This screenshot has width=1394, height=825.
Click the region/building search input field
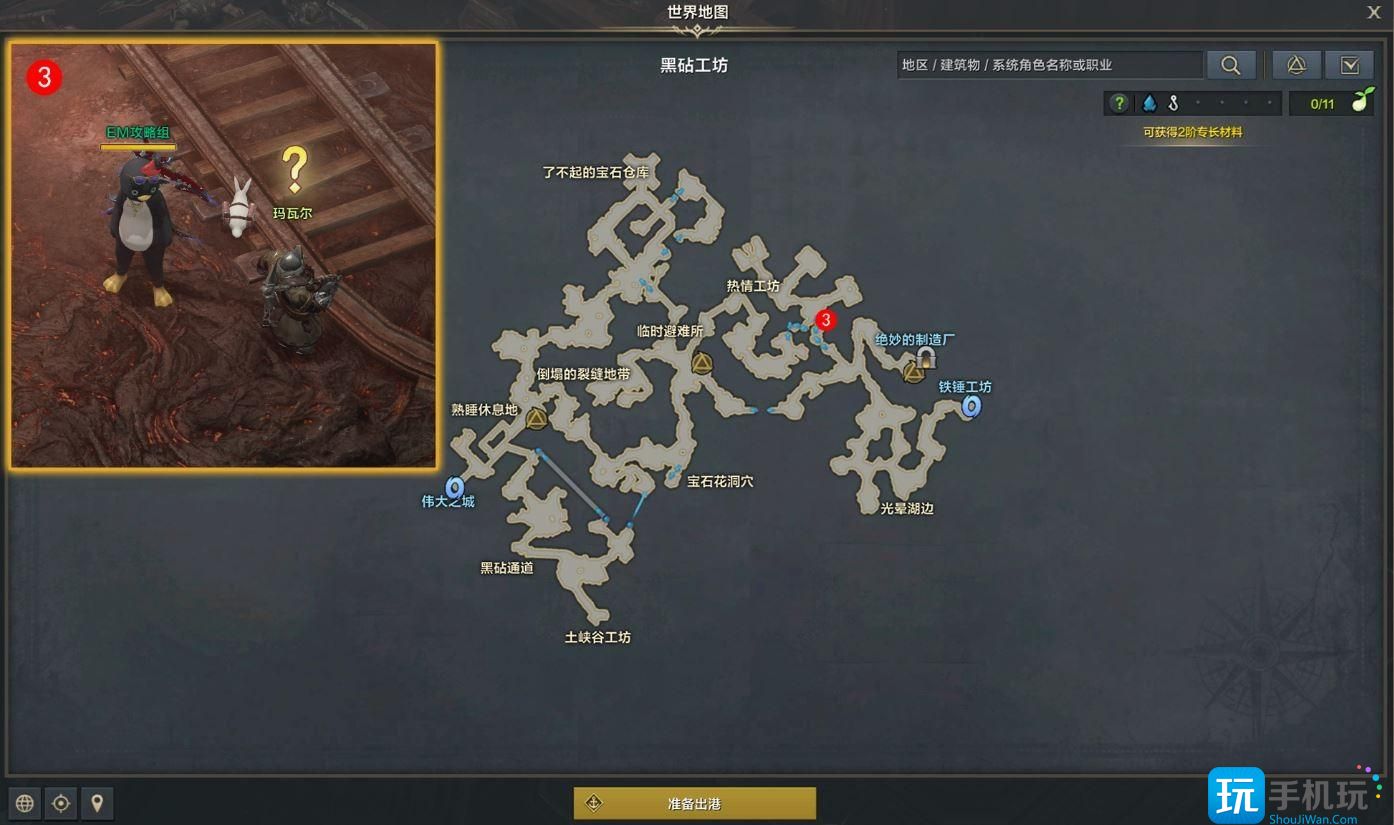point(1050,64)
